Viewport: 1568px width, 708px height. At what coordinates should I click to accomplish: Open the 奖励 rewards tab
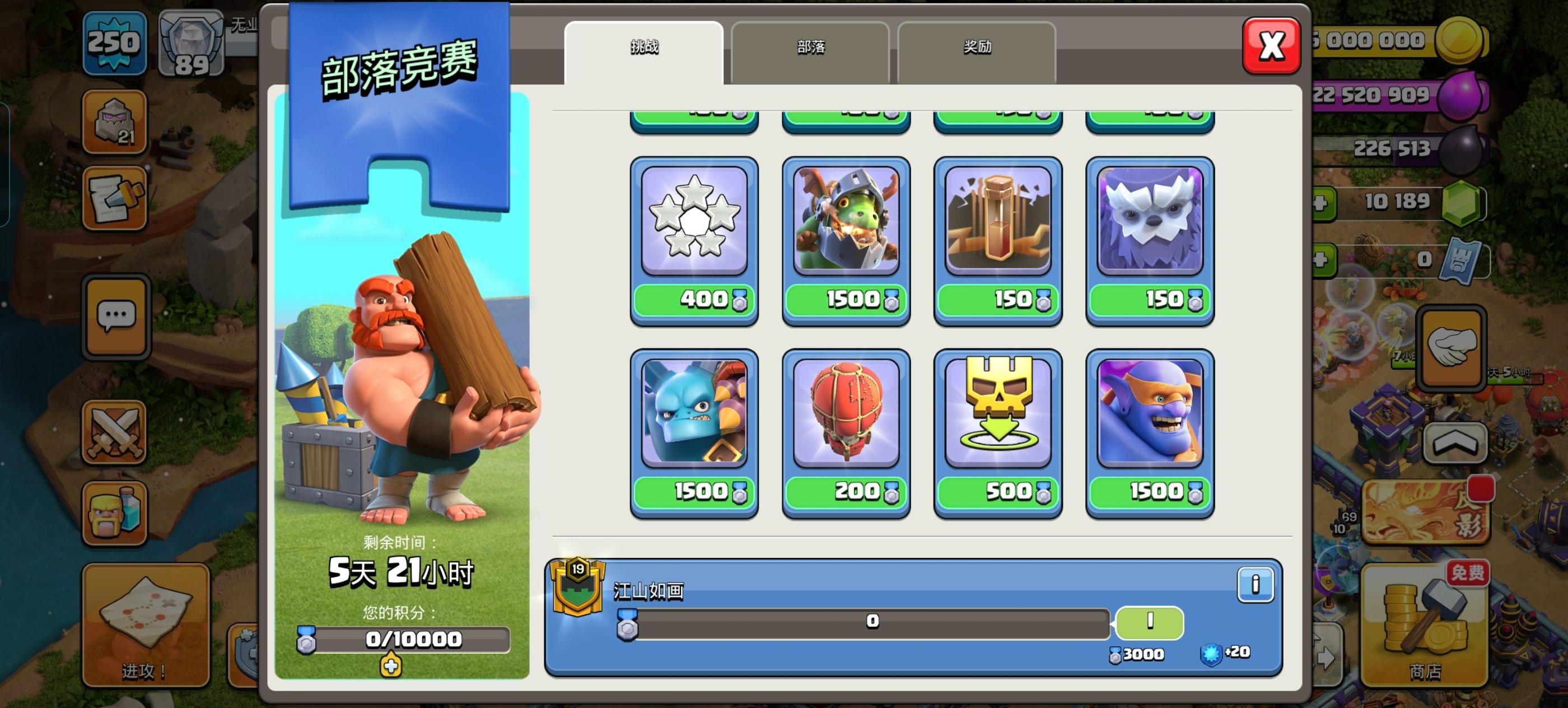pyautogui.click(x=976, y=49)
